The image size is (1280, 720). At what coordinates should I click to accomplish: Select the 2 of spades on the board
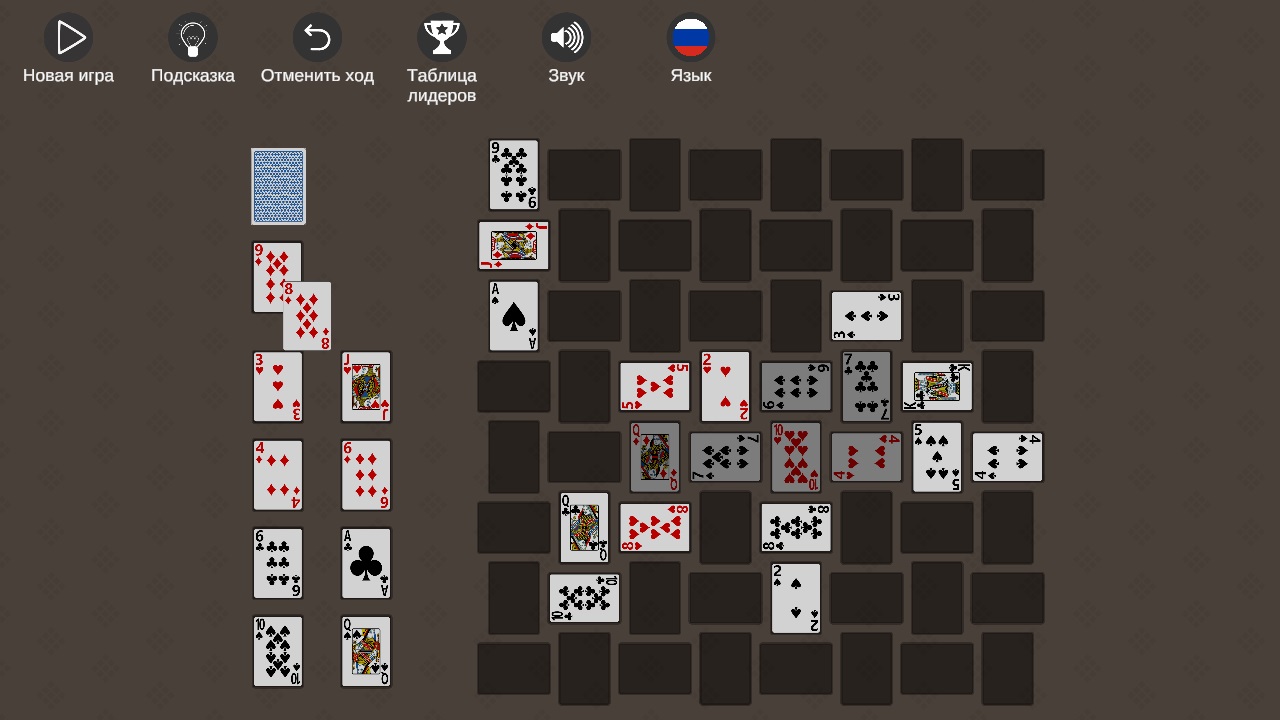click(x=795, y=598)
